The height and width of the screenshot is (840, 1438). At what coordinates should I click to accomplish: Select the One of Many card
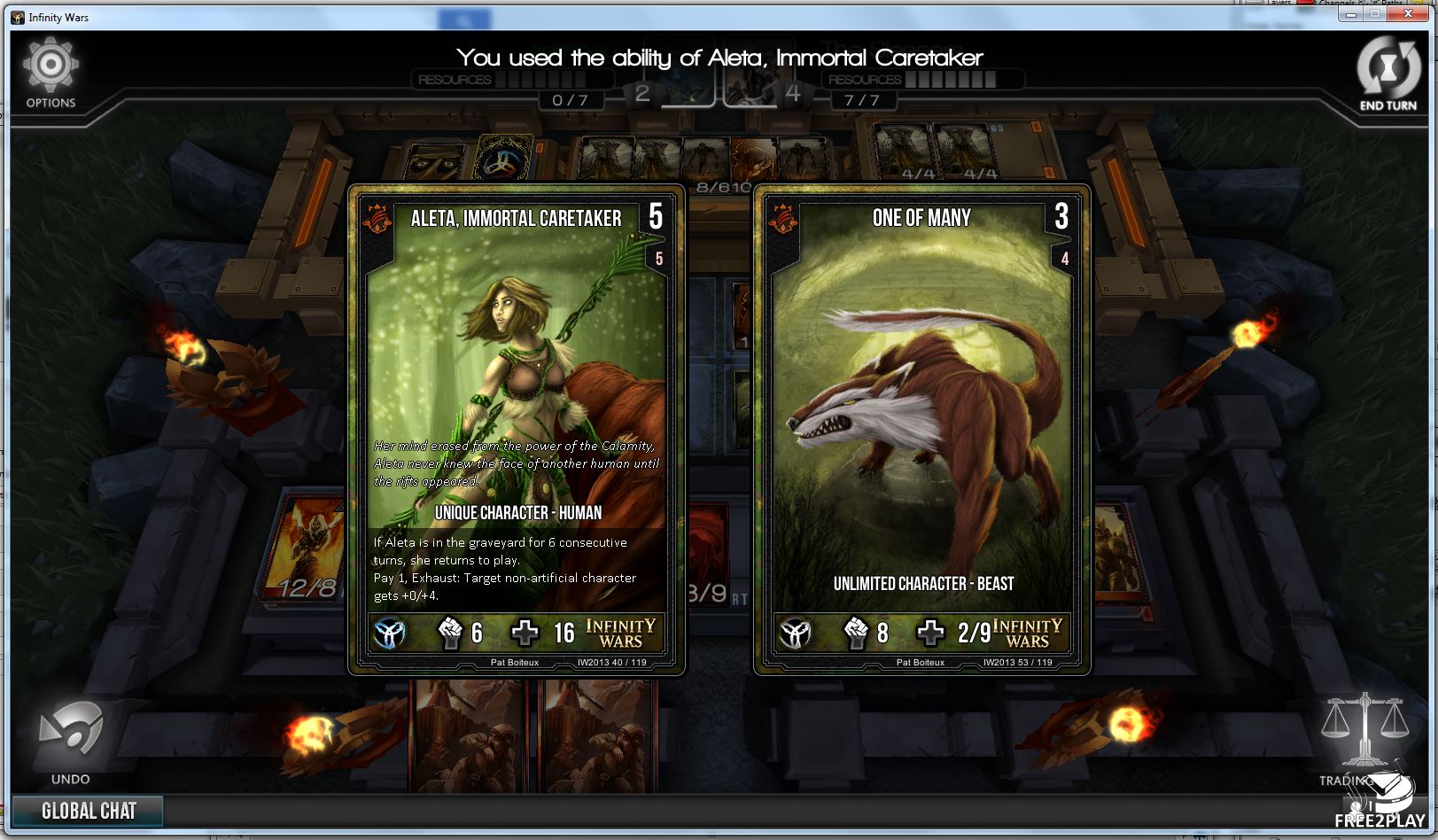point(921,430)
